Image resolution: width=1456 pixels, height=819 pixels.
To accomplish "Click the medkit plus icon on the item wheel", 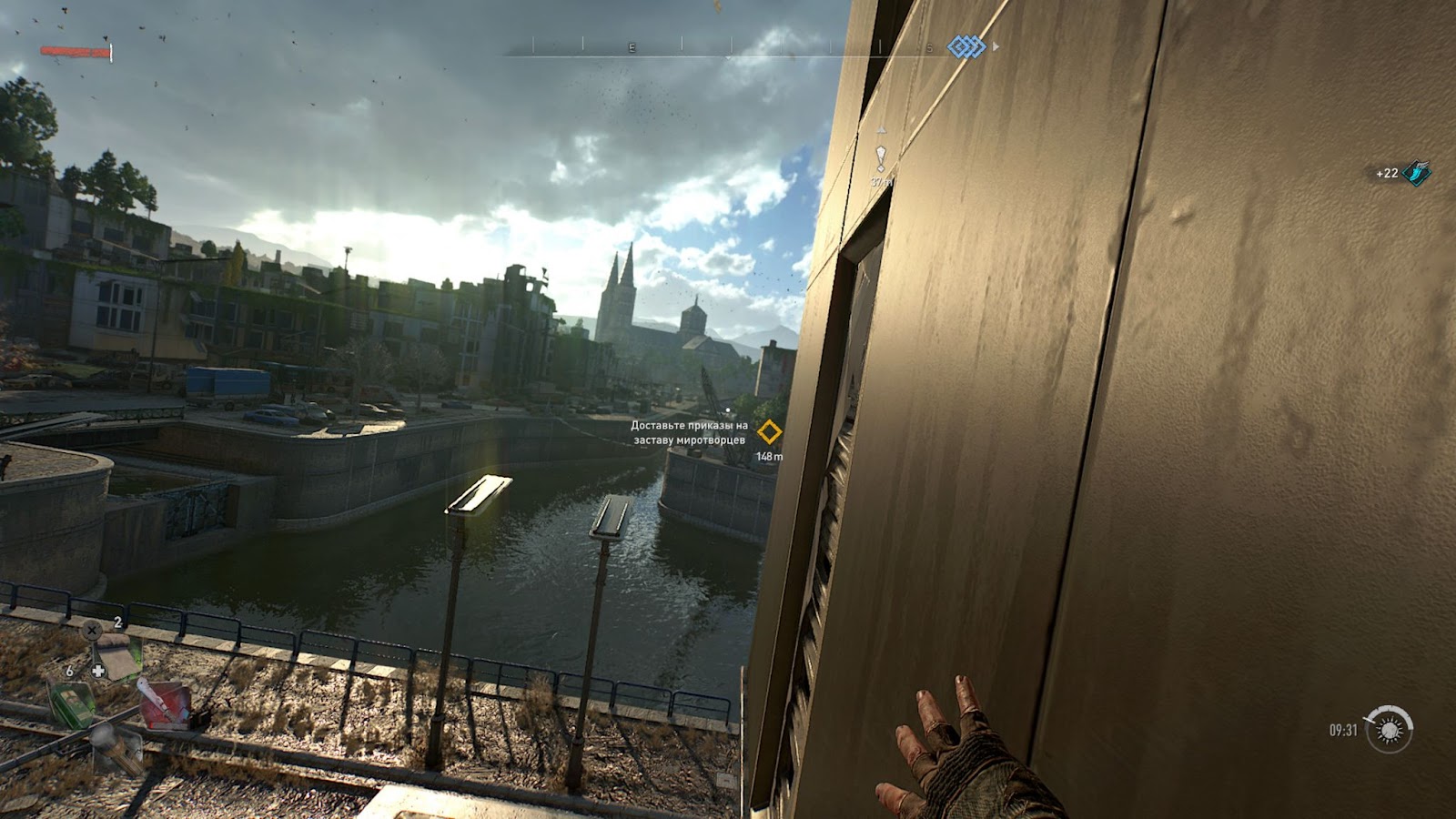I will (x=96, y=671).
